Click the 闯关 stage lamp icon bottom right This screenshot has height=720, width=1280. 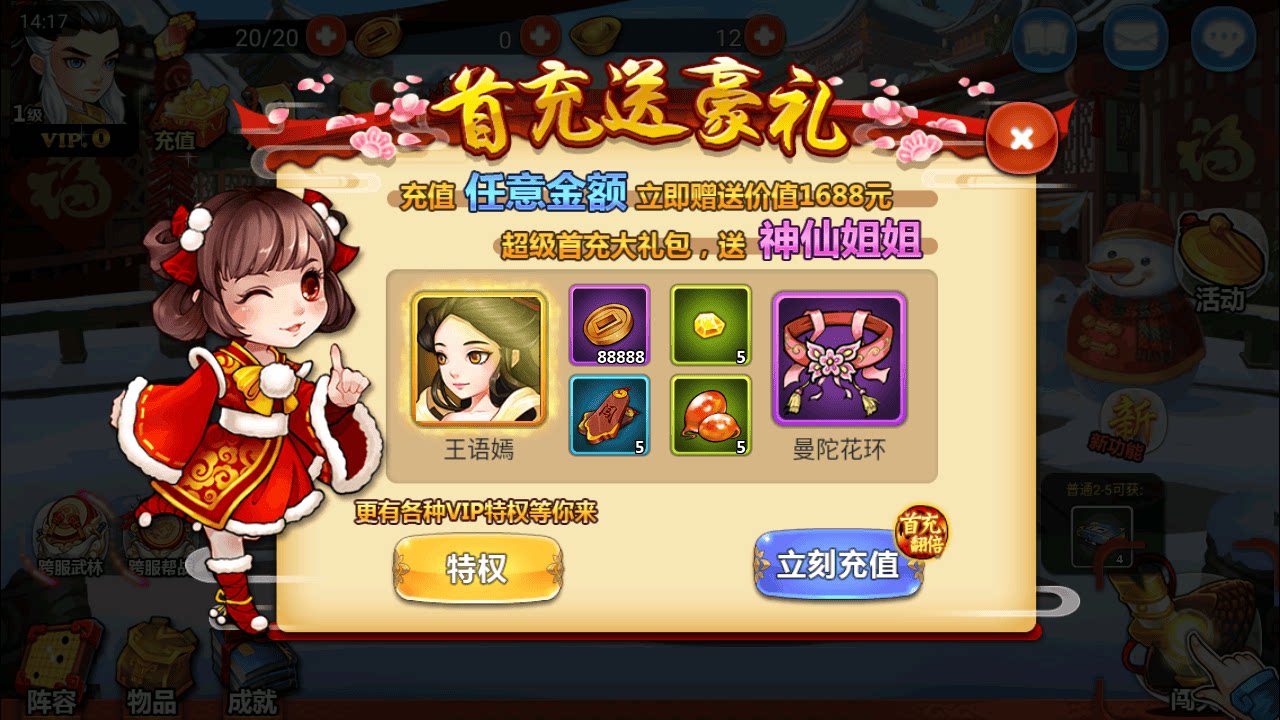1175,650
